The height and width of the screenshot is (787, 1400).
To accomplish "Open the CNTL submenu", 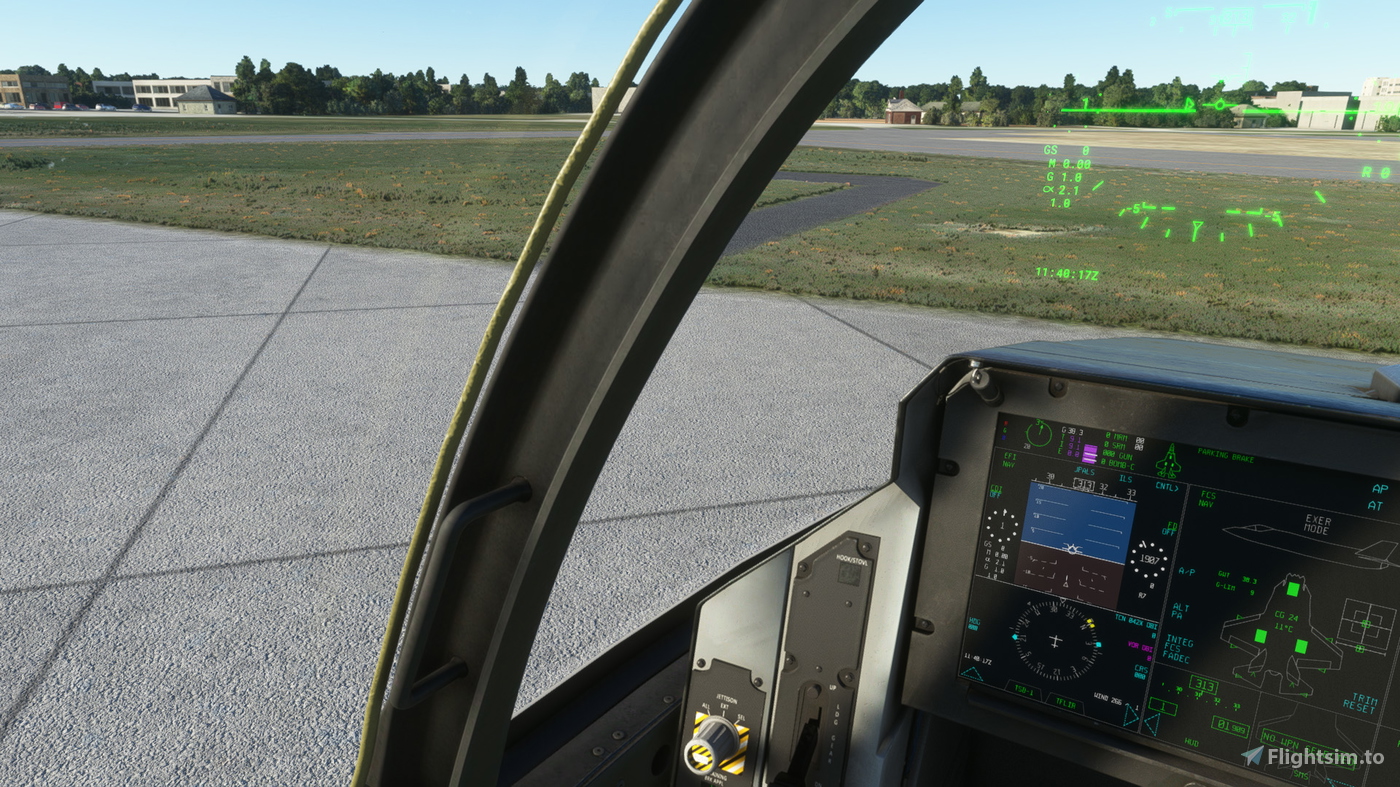I will (1166, 488).
